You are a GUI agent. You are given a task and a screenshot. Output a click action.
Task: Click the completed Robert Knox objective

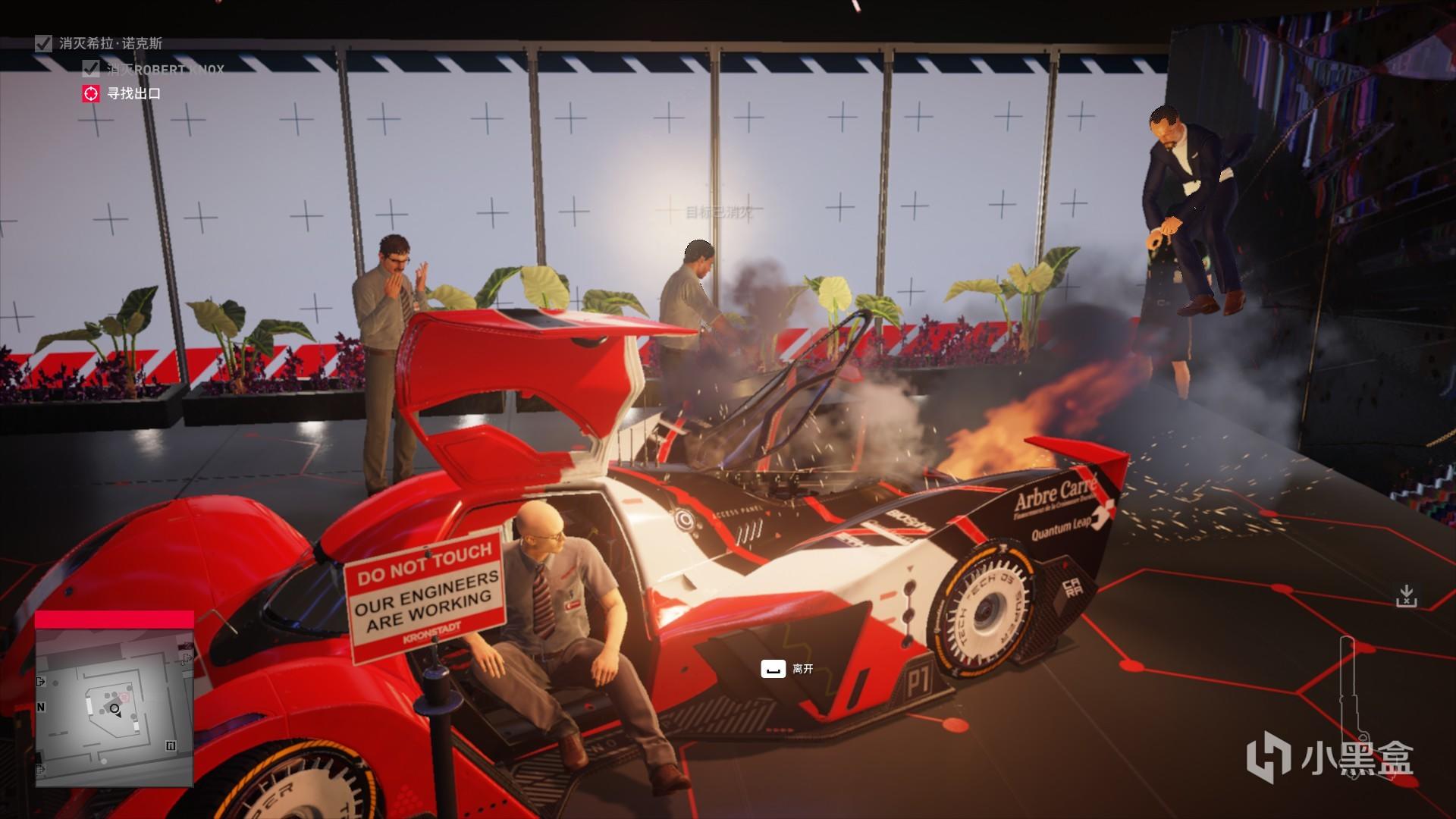click(164, 70)
